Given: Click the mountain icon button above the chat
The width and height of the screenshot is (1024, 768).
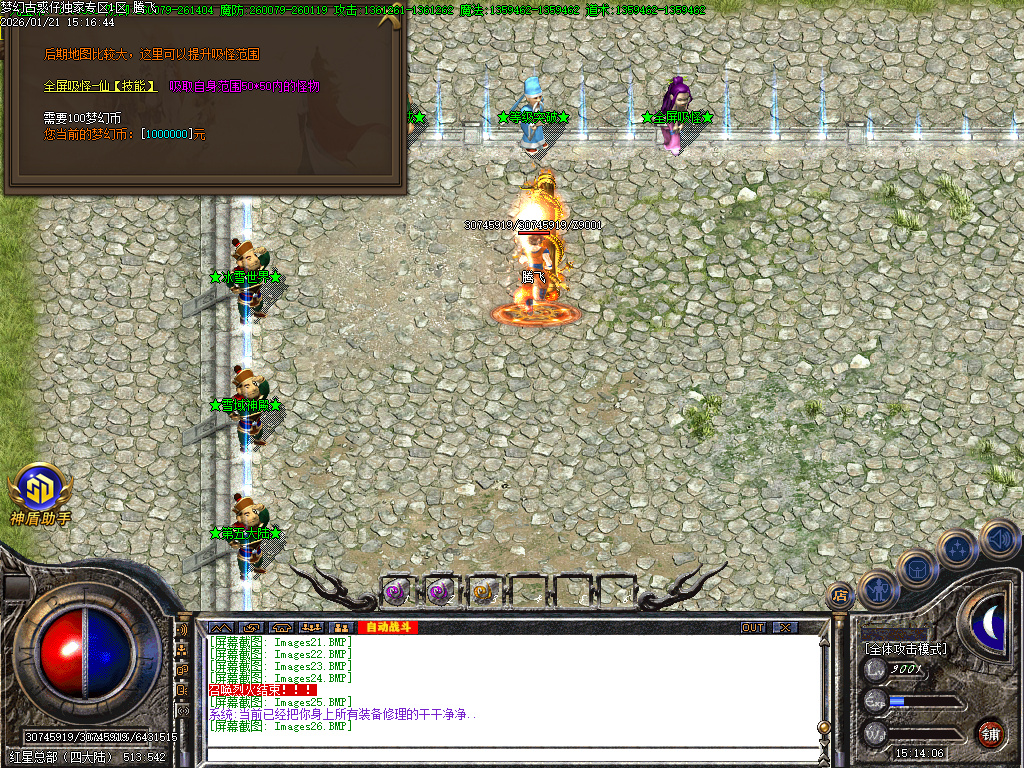Looking at the screenshot, I should click(x=220, y=627).
